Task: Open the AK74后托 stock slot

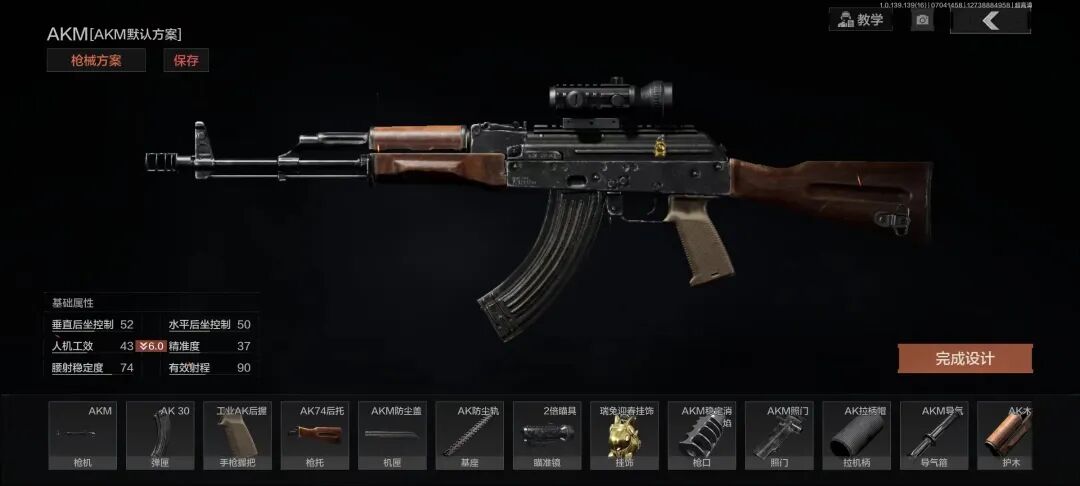Action: 315,435
